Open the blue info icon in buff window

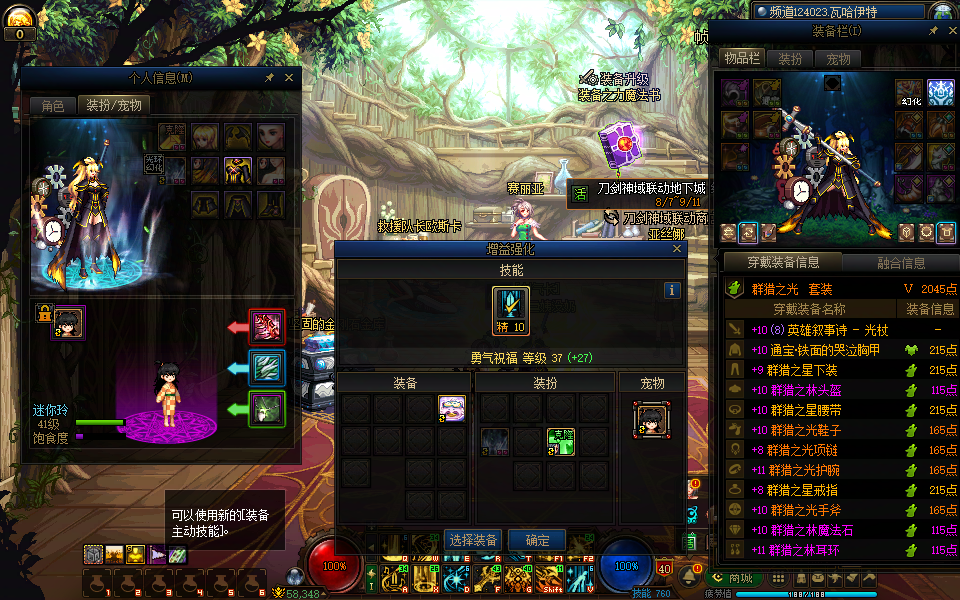pyautogui.click(x=673, y=290)
